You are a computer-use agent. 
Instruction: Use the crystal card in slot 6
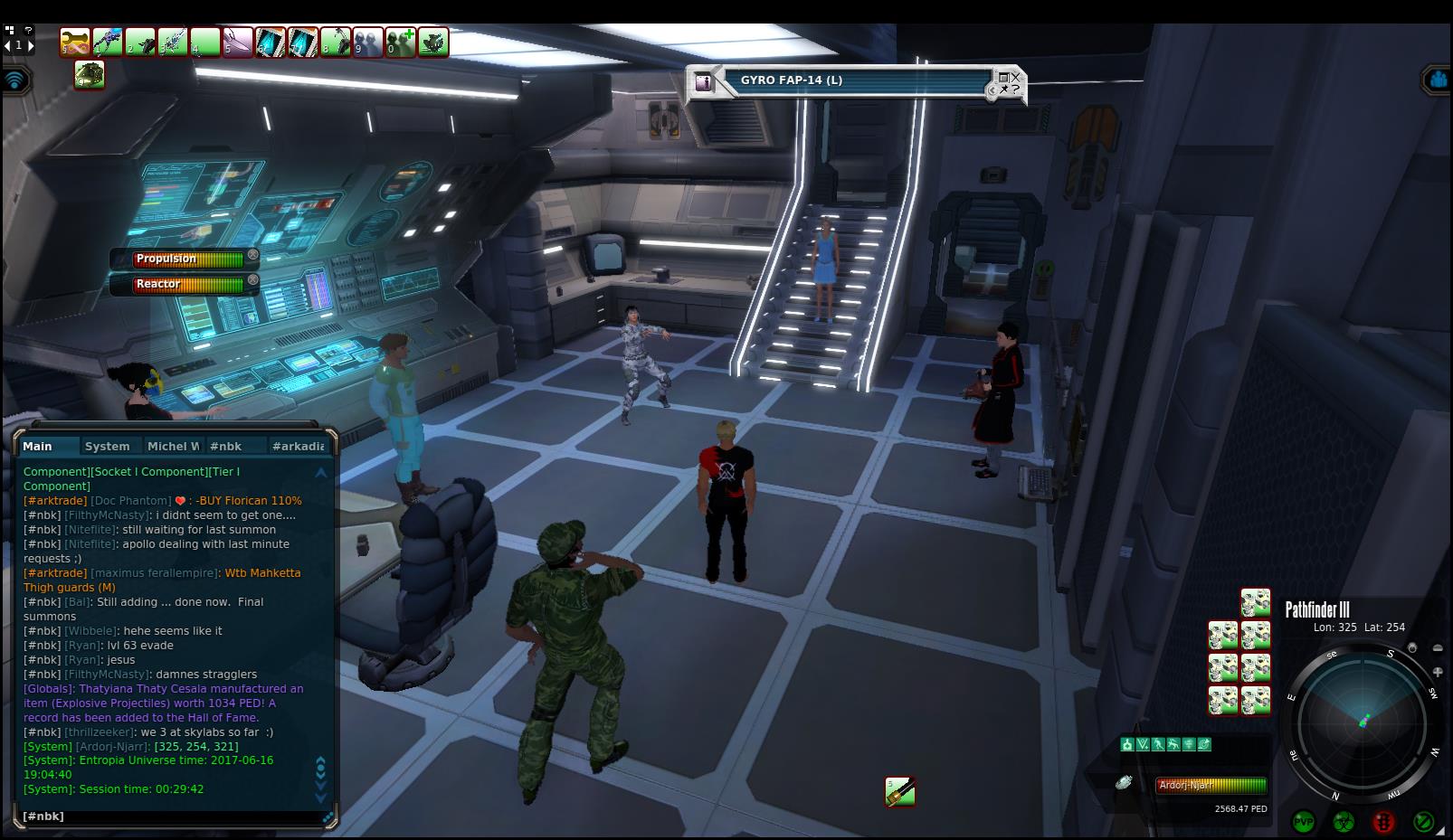click(271, 42)
